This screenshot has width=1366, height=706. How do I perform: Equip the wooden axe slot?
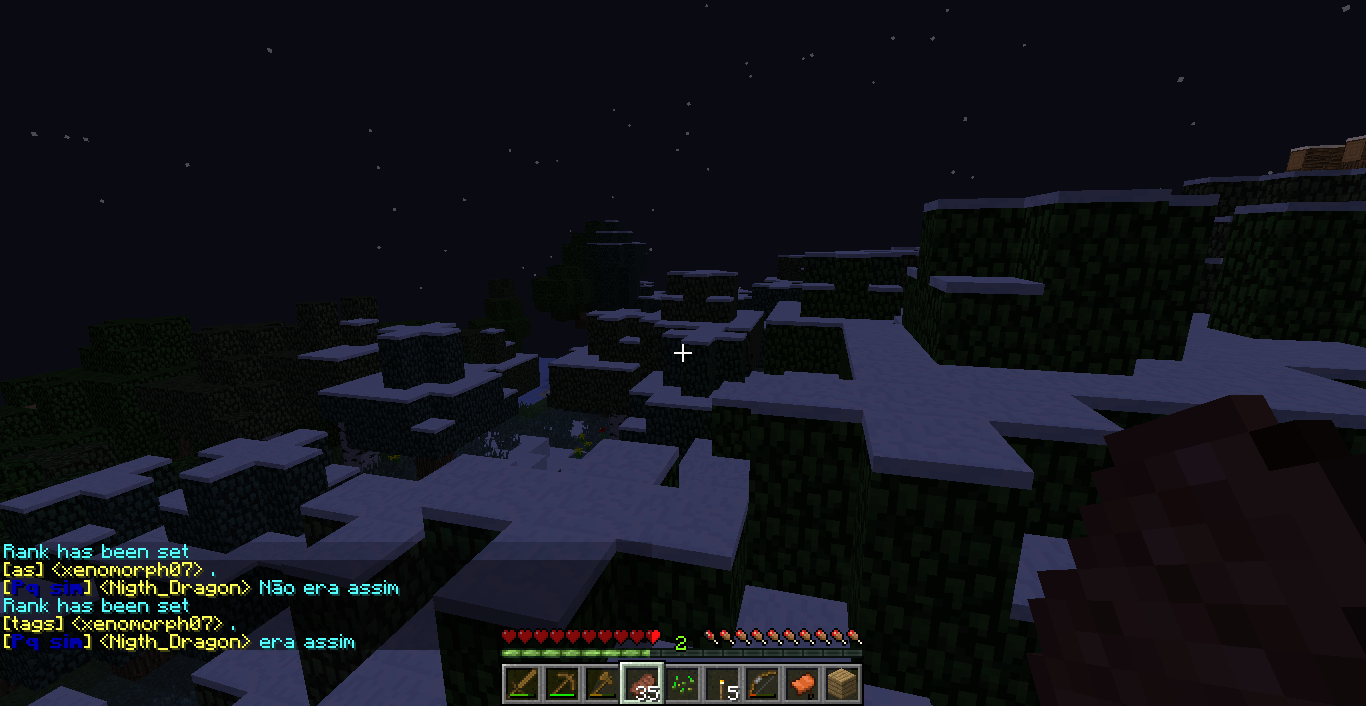[x=601, y=684]
